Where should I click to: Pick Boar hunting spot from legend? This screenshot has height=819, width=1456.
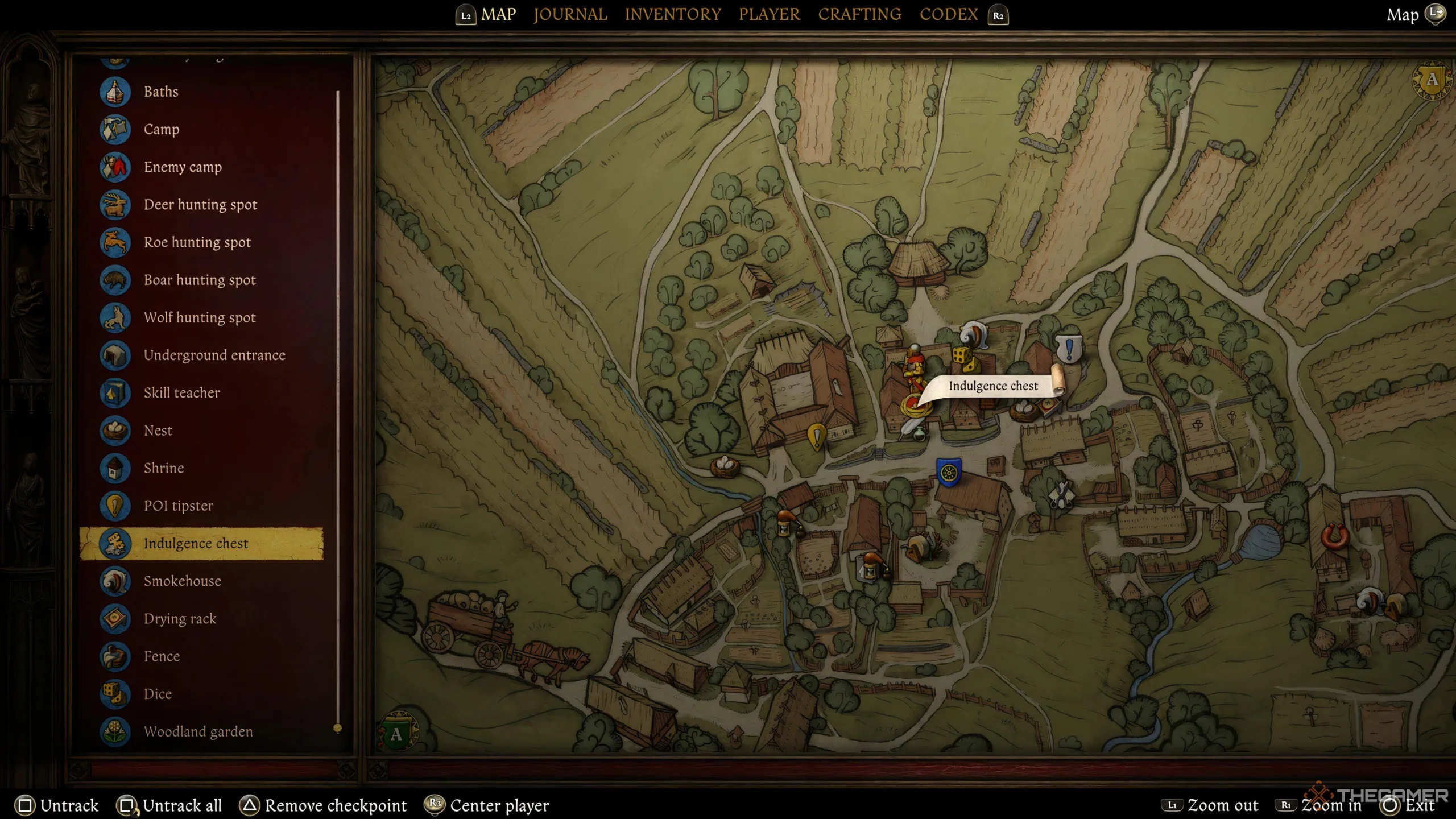coord(200,280)
